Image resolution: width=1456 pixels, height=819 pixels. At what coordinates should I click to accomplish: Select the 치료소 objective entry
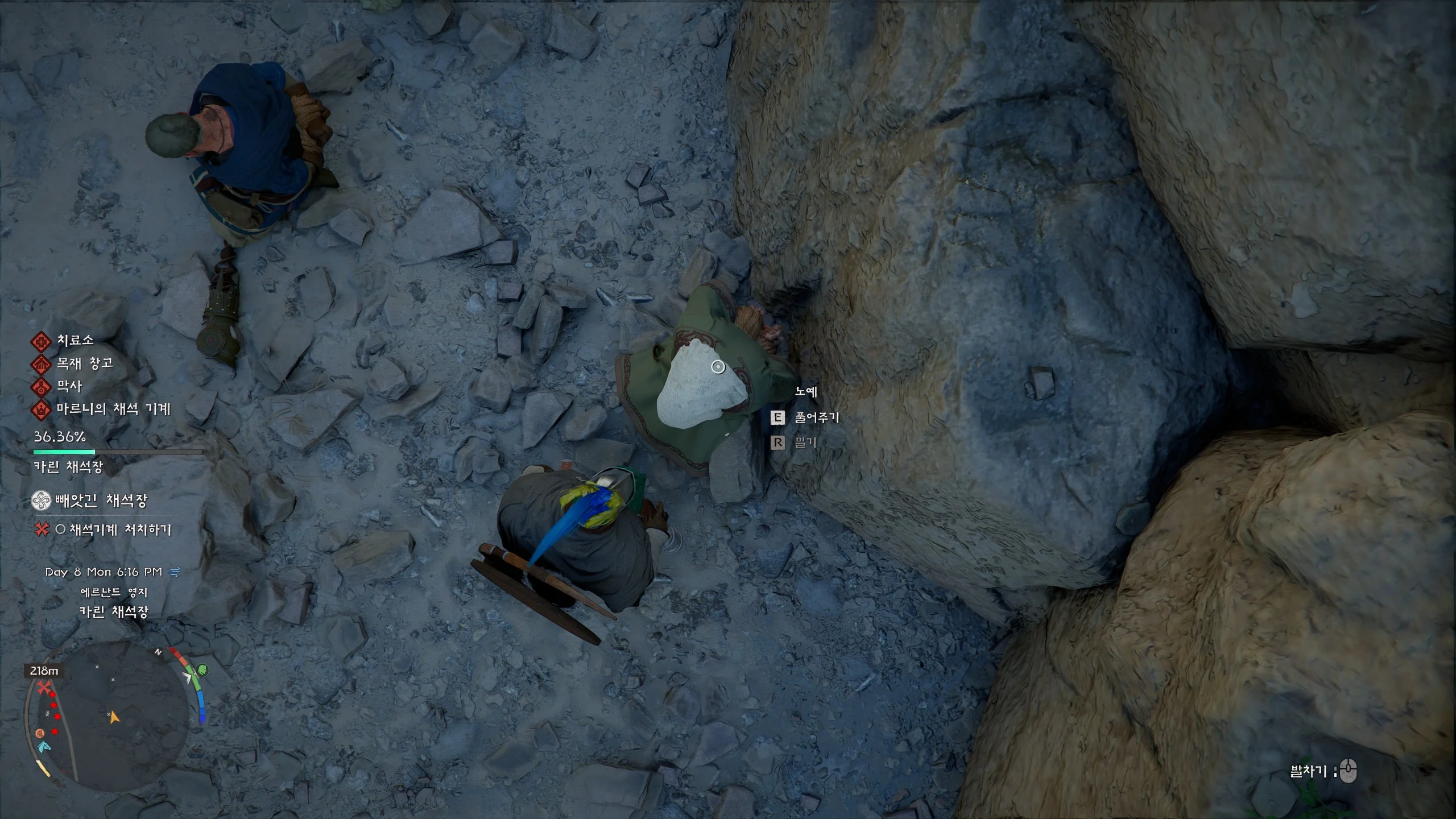click(x=75, y=341)
